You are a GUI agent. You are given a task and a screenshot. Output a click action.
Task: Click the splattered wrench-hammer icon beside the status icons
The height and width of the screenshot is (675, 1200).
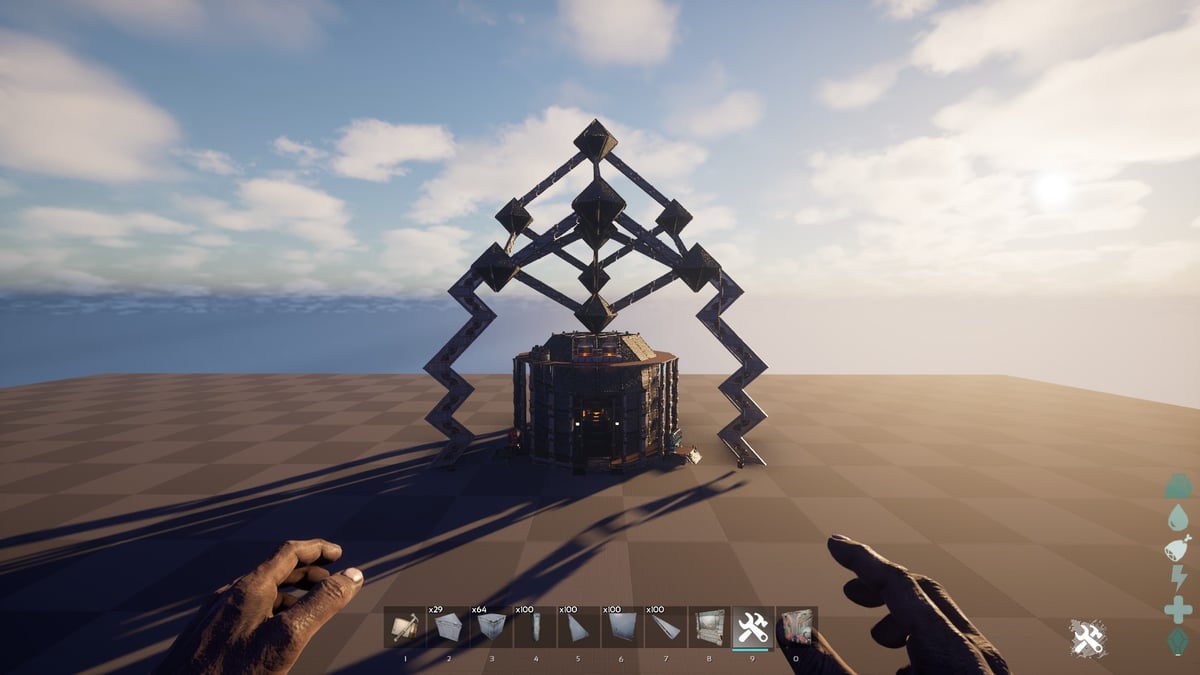click(1088, 638)
